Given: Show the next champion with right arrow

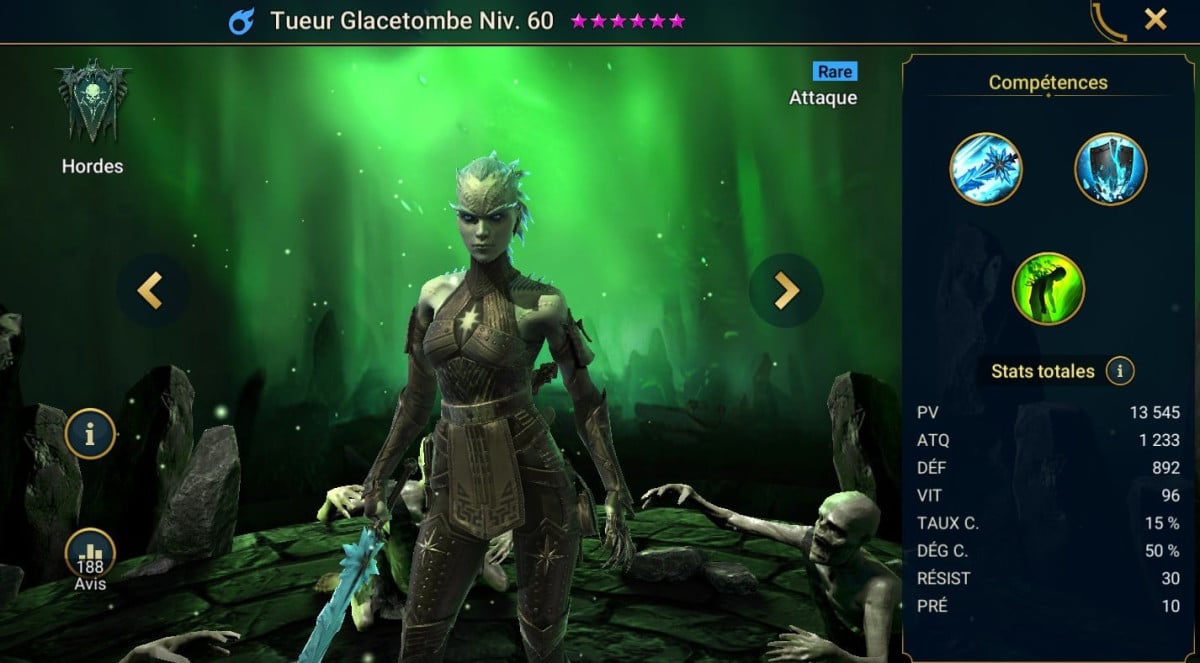Looking at the screenshot, I should pos(786,290).
